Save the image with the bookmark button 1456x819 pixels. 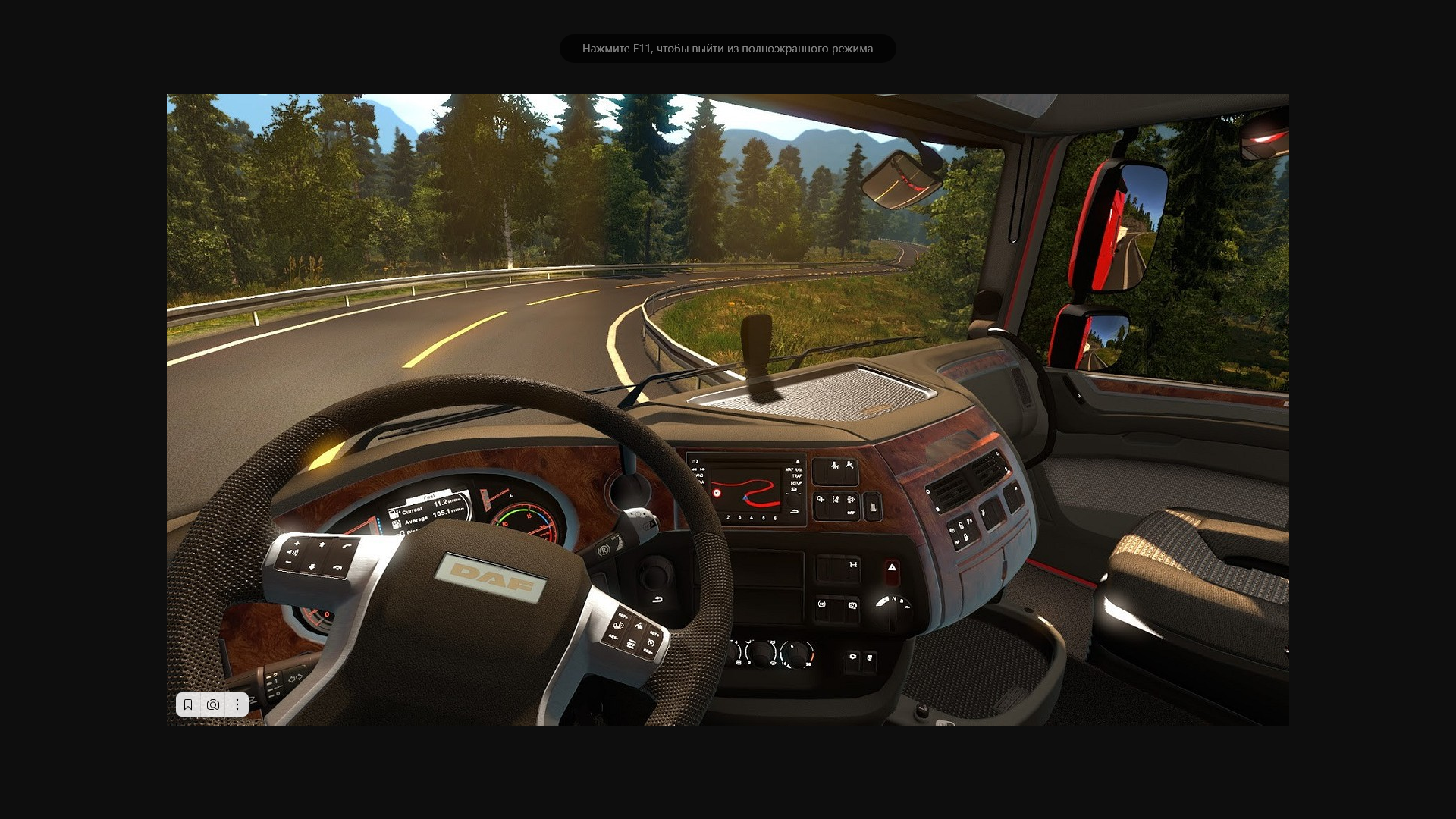pyautogui.click(x=188, y=704)
